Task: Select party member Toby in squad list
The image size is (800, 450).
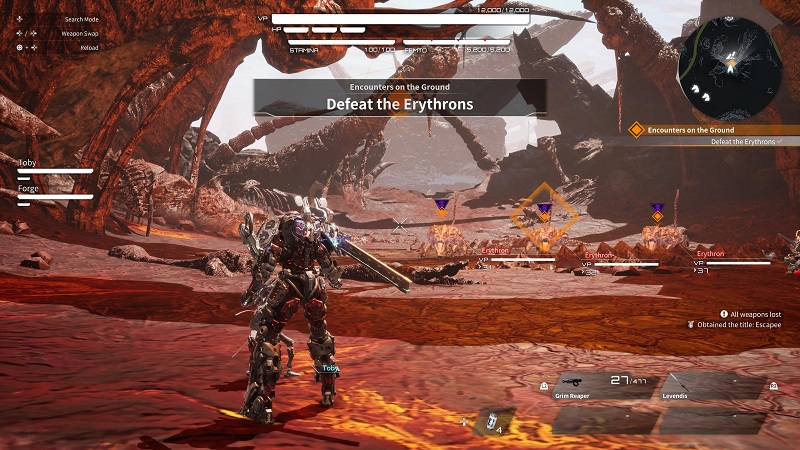Action: point(55,166)
